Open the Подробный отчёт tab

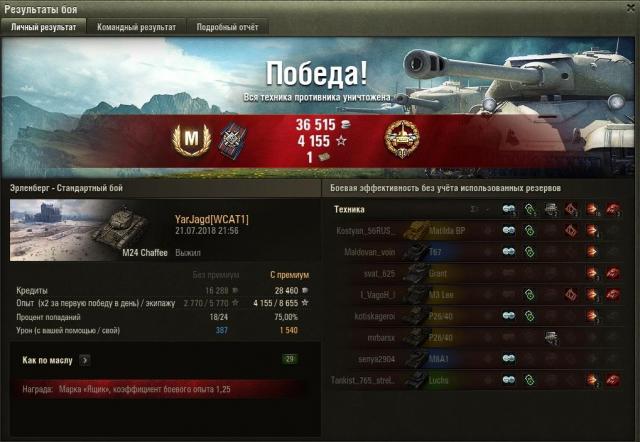click(x=226, y=27)
